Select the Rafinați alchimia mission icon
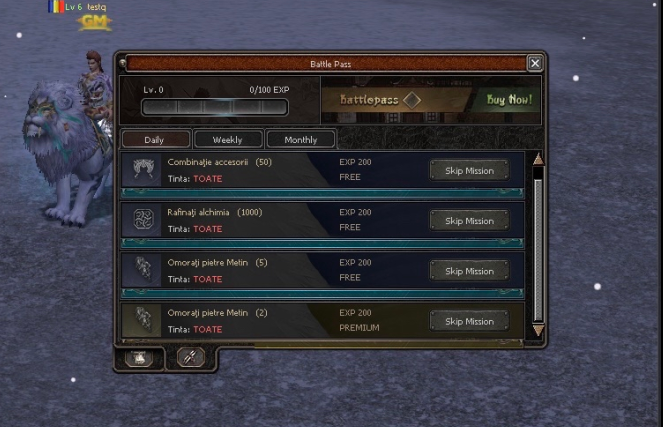This screenshot has height=427, width=663. click(144, 219)
